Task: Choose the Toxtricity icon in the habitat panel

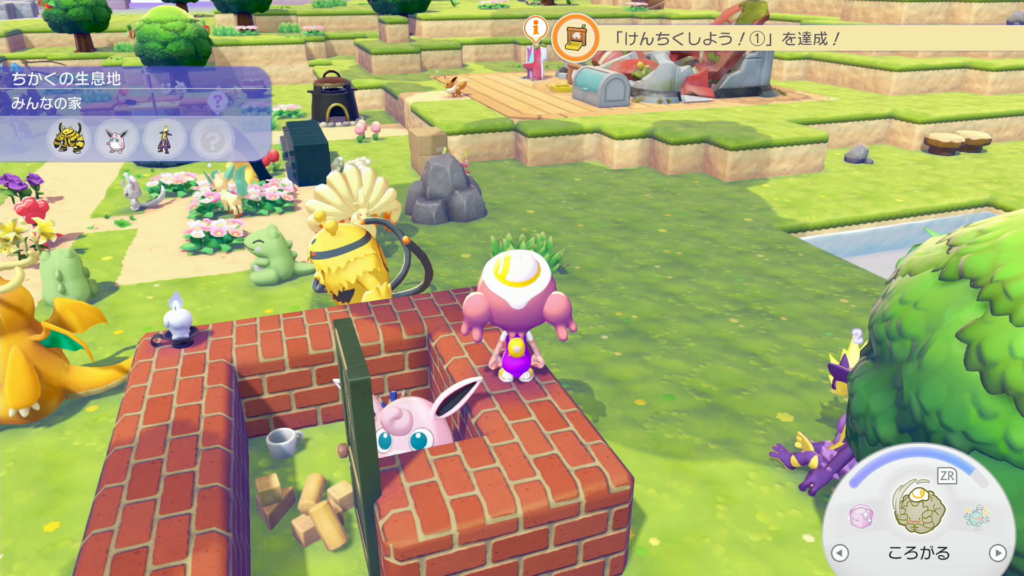Action: 164,140
